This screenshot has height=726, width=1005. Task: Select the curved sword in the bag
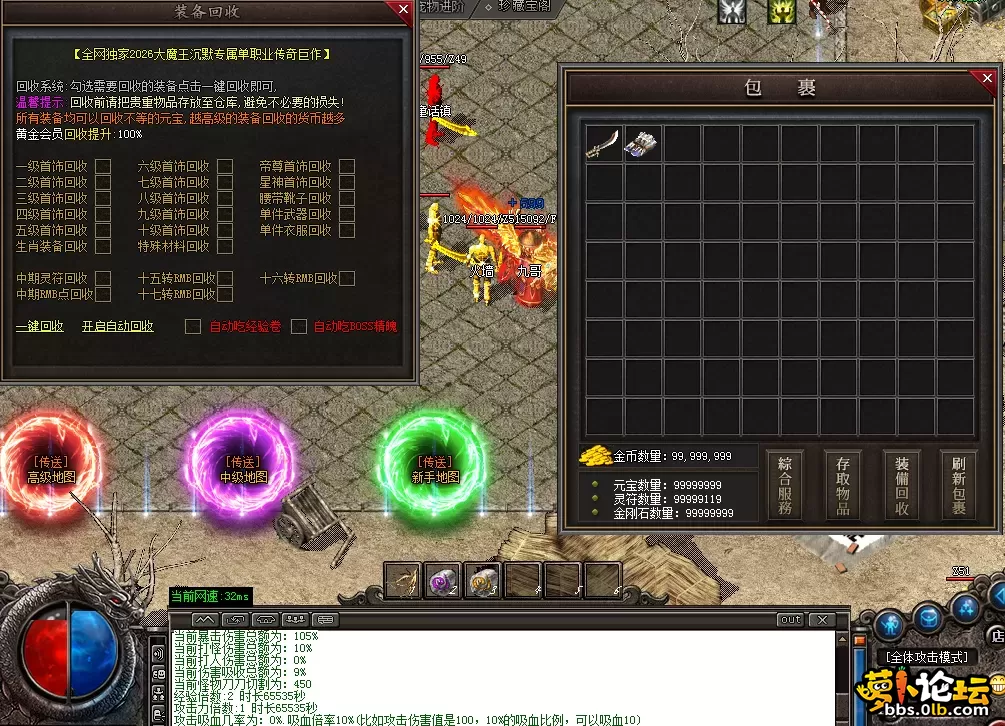(603, 144)
